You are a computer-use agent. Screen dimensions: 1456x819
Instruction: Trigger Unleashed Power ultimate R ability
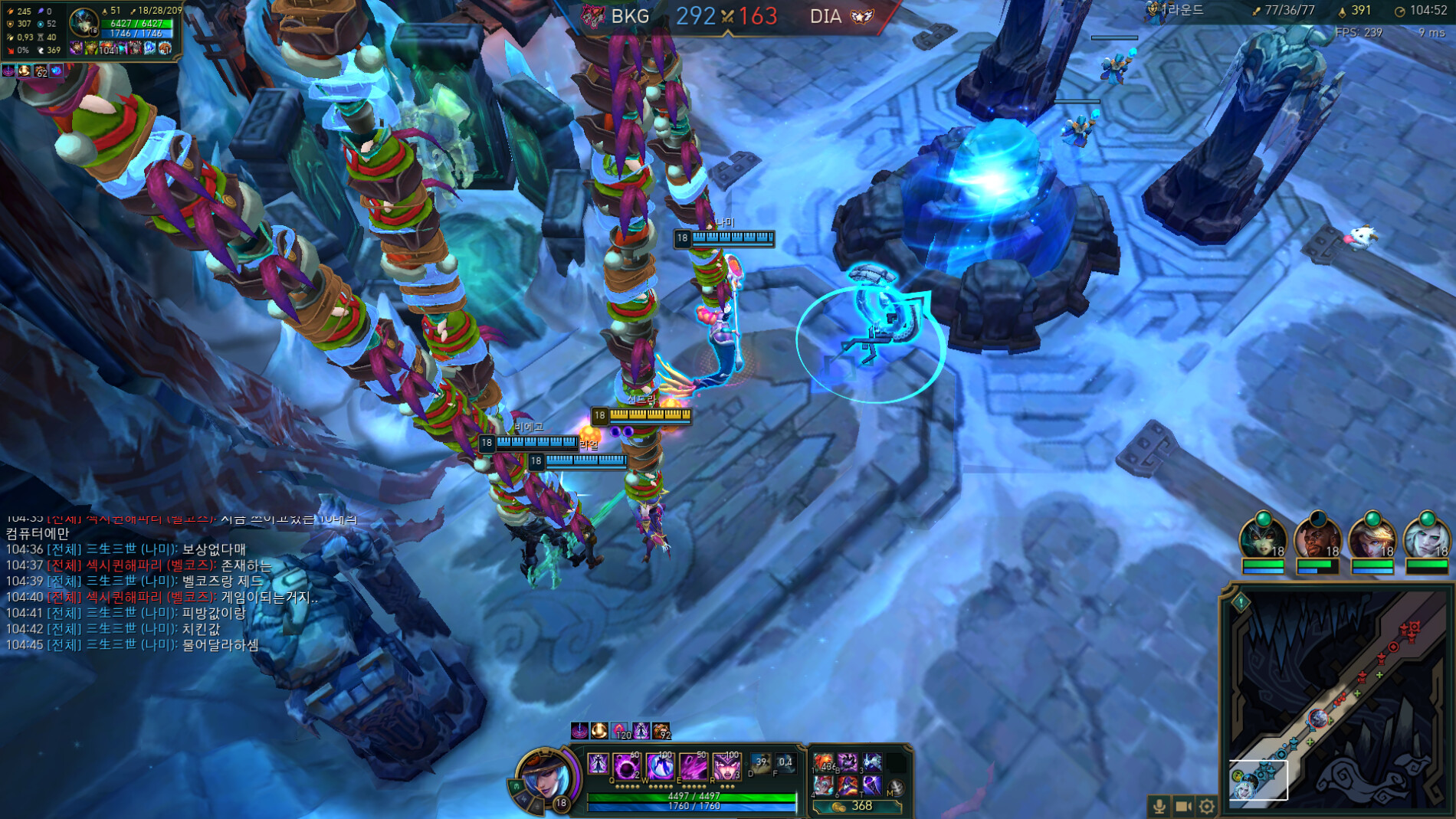point(726,765)
